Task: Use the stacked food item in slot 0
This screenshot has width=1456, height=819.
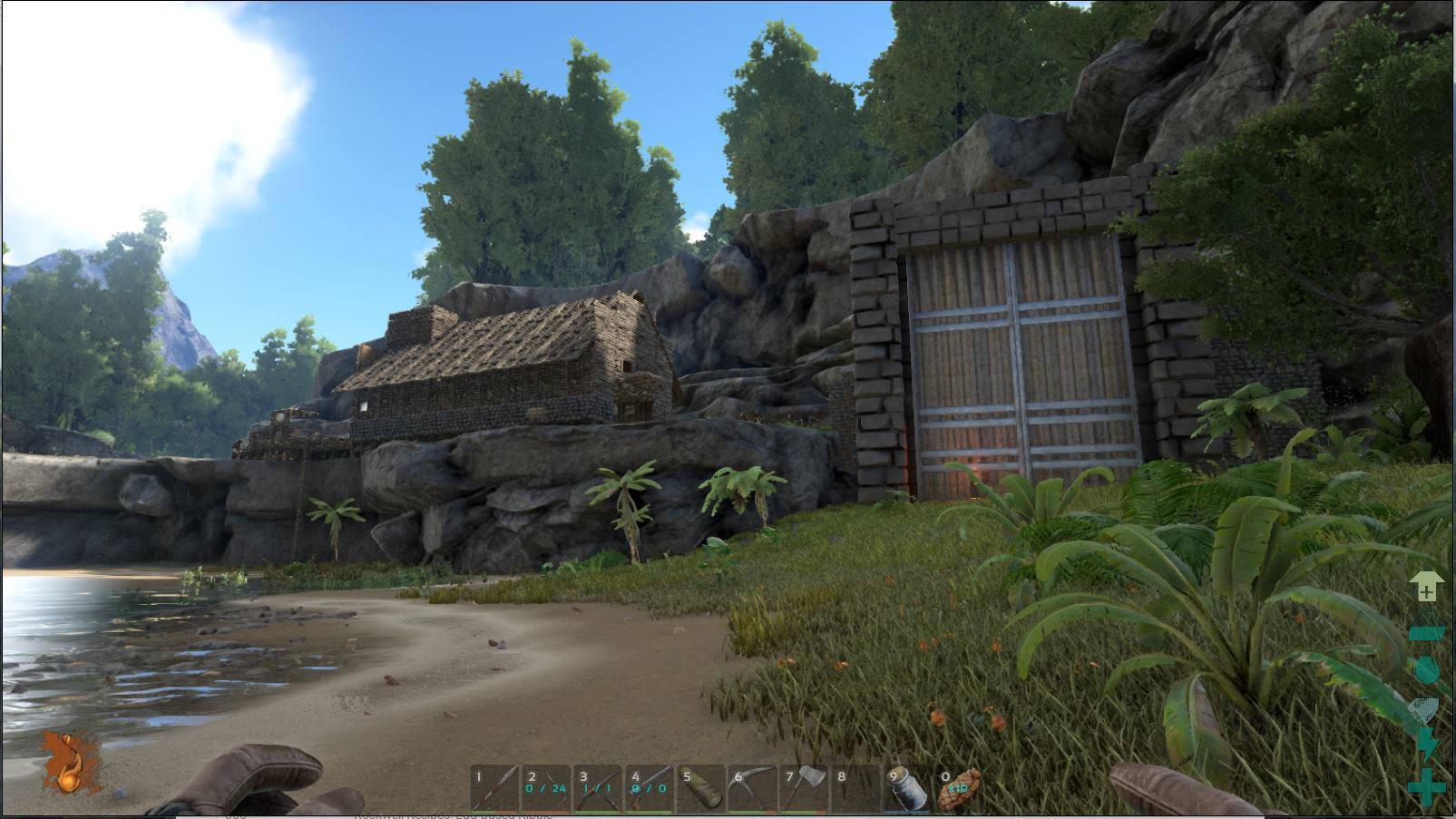Action: (959, 788)
